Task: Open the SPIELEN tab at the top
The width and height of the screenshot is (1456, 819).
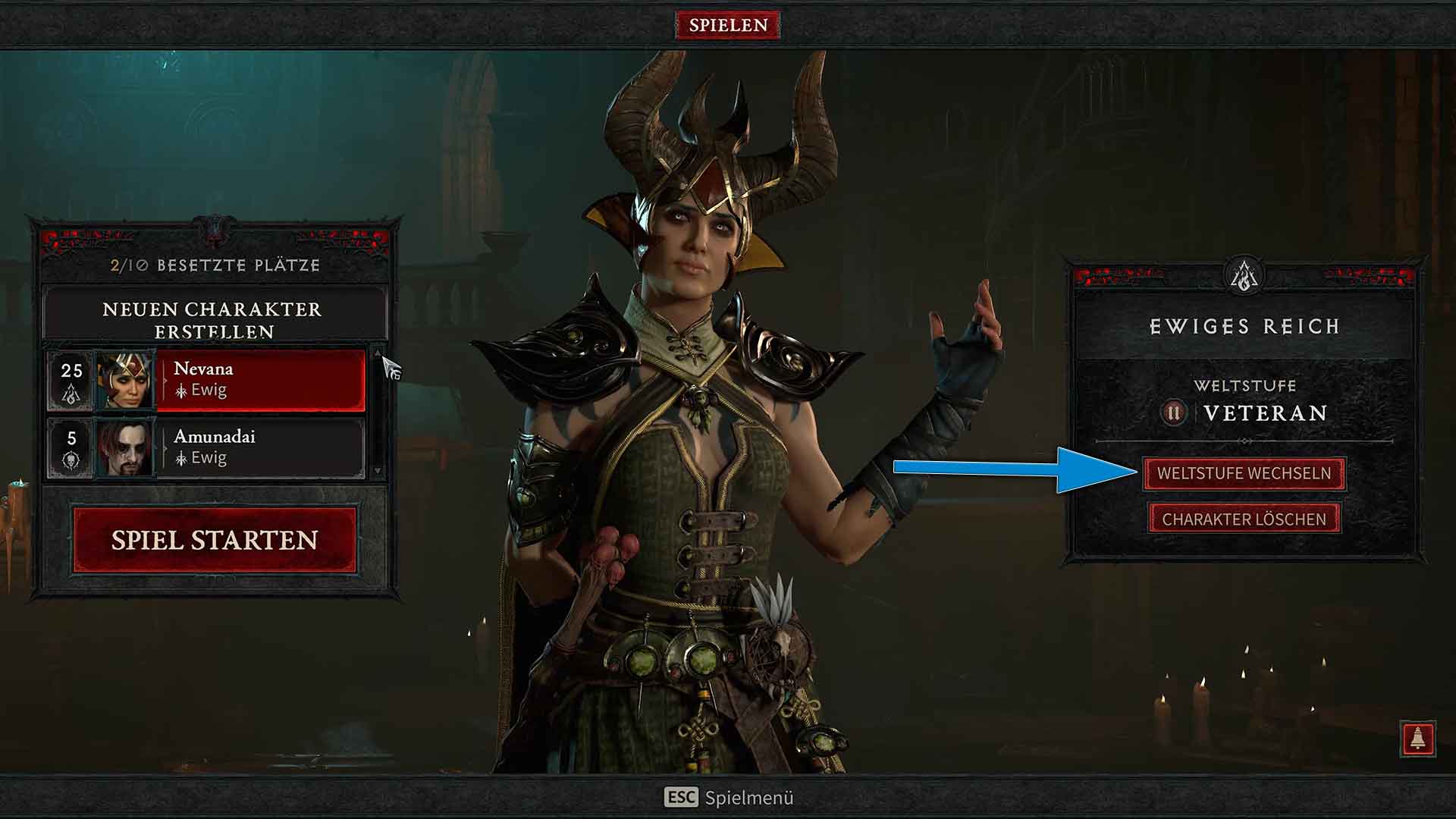Action: 728,24
